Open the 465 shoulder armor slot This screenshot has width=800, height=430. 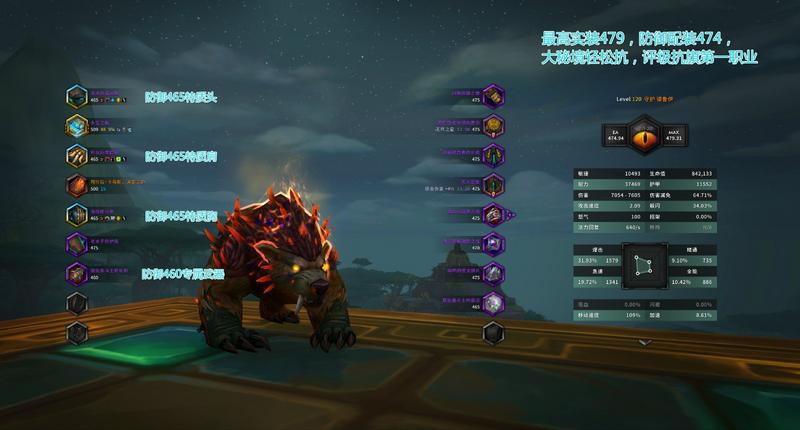click(x=78, y=155)
